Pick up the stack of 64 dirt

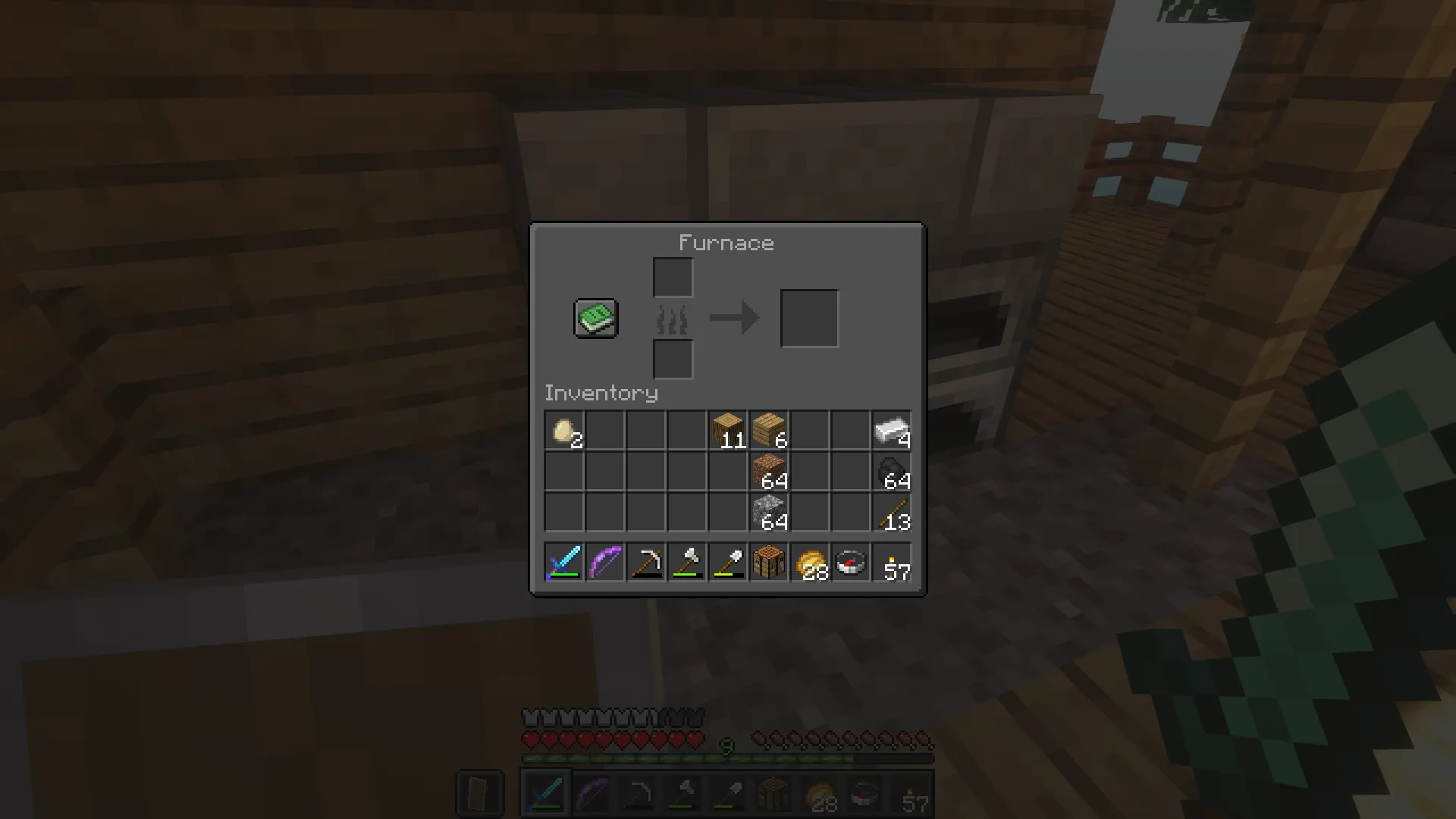pos(768,469)
